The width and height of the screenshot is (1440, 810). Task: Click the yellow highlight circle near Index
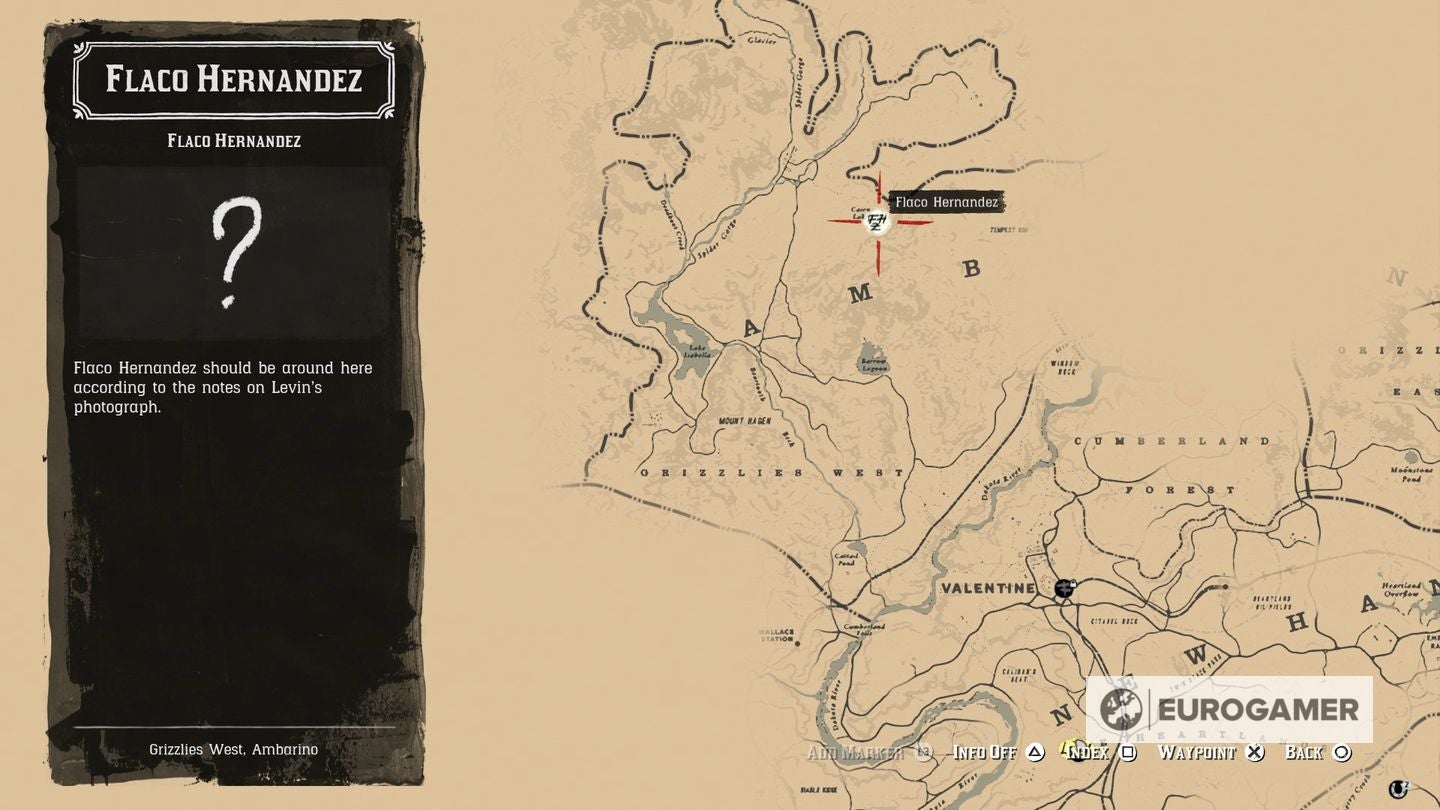click(1066, 748)
